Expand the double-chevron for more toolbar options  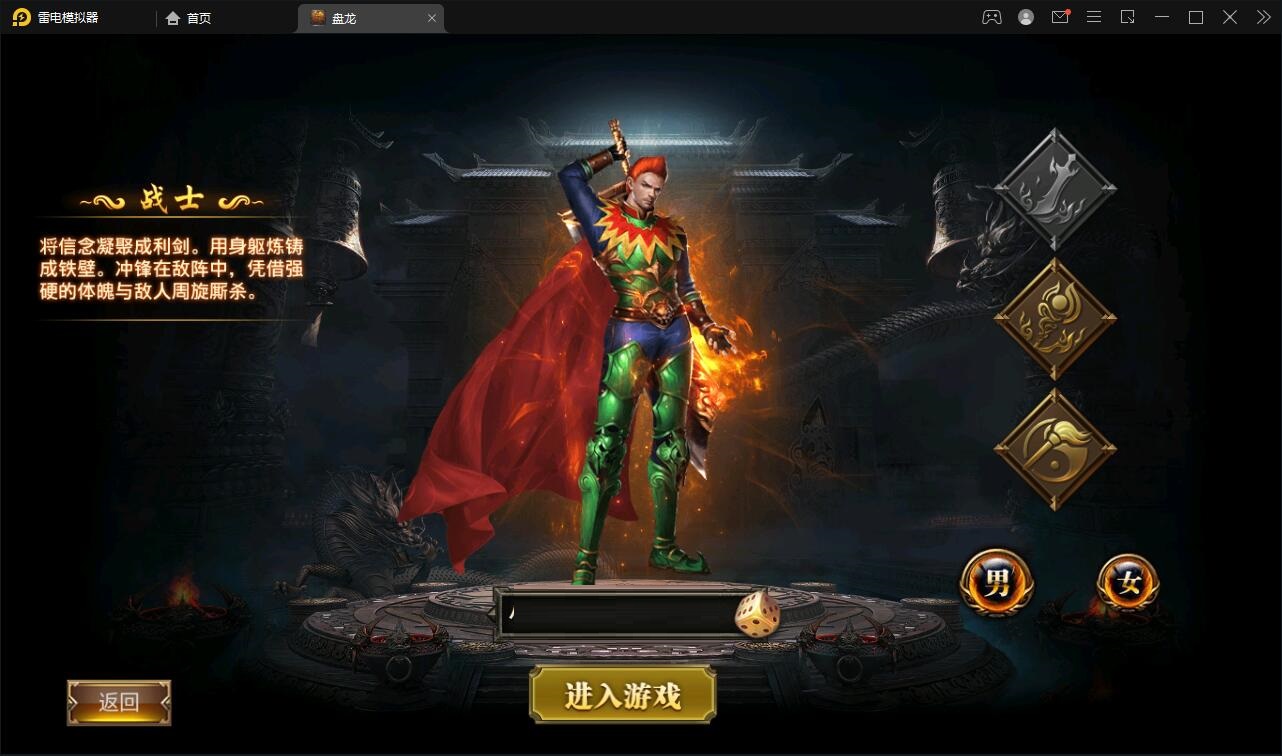[1262, 17]
